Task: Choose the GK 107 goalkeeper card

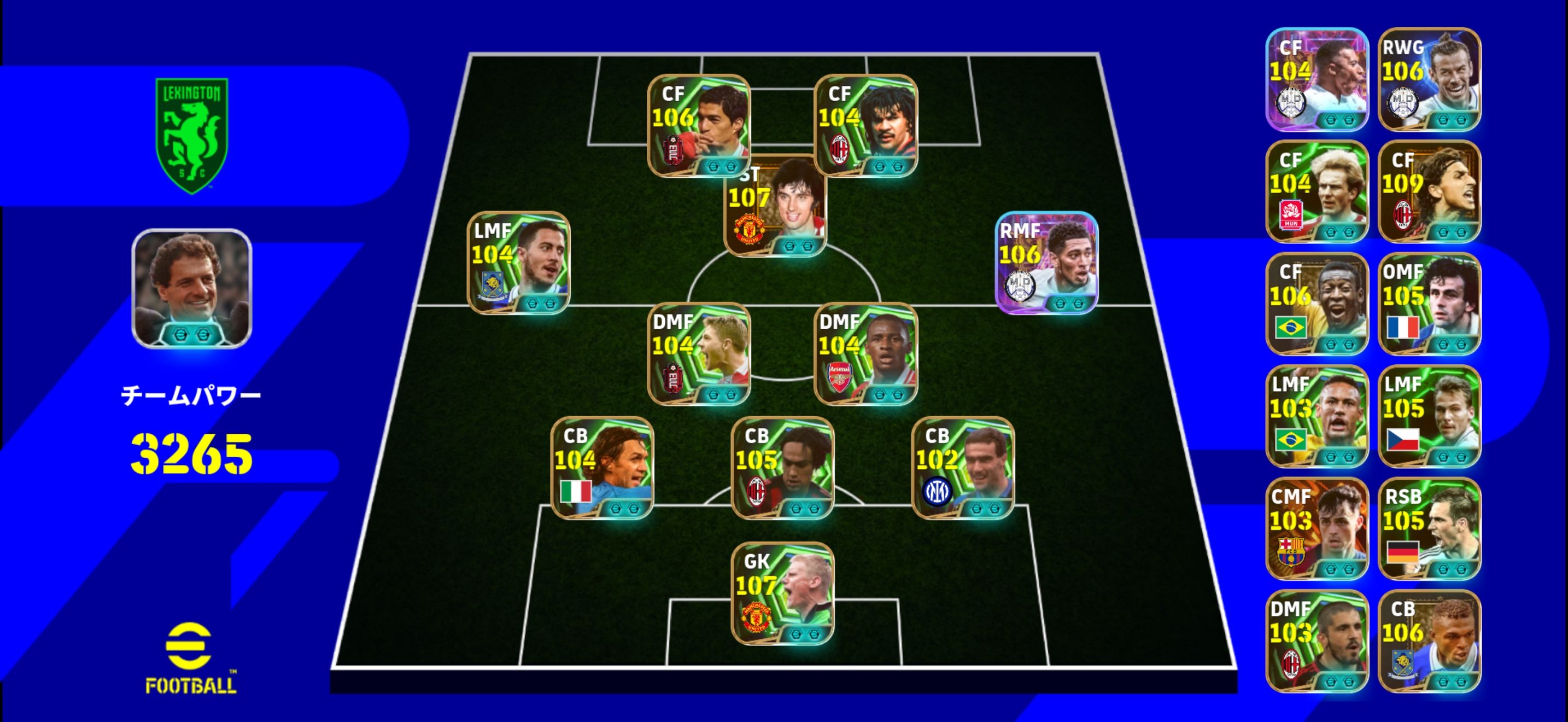Action: (x=782, y=593)
